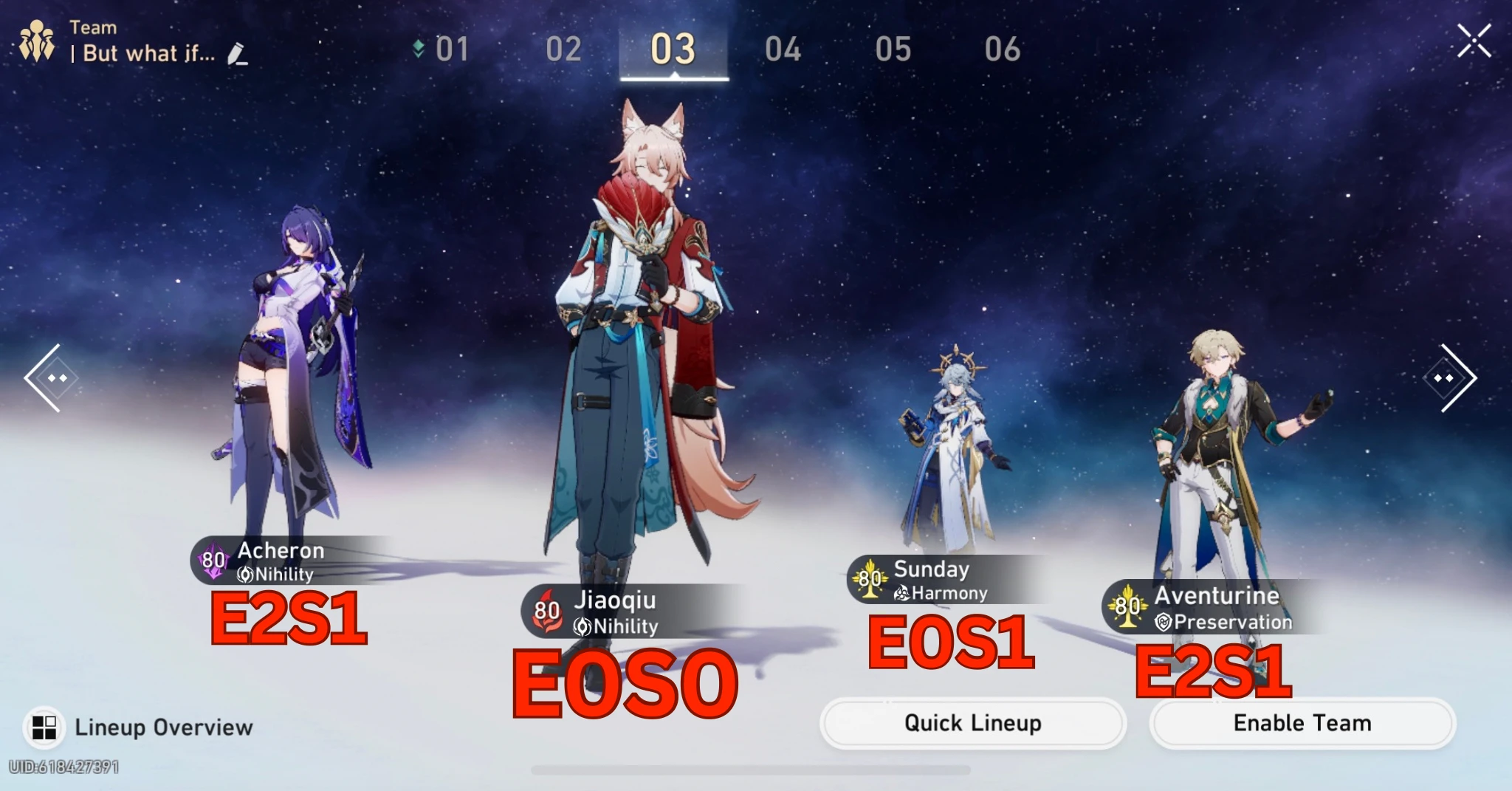Open team slot 06

click(1003, 48)
